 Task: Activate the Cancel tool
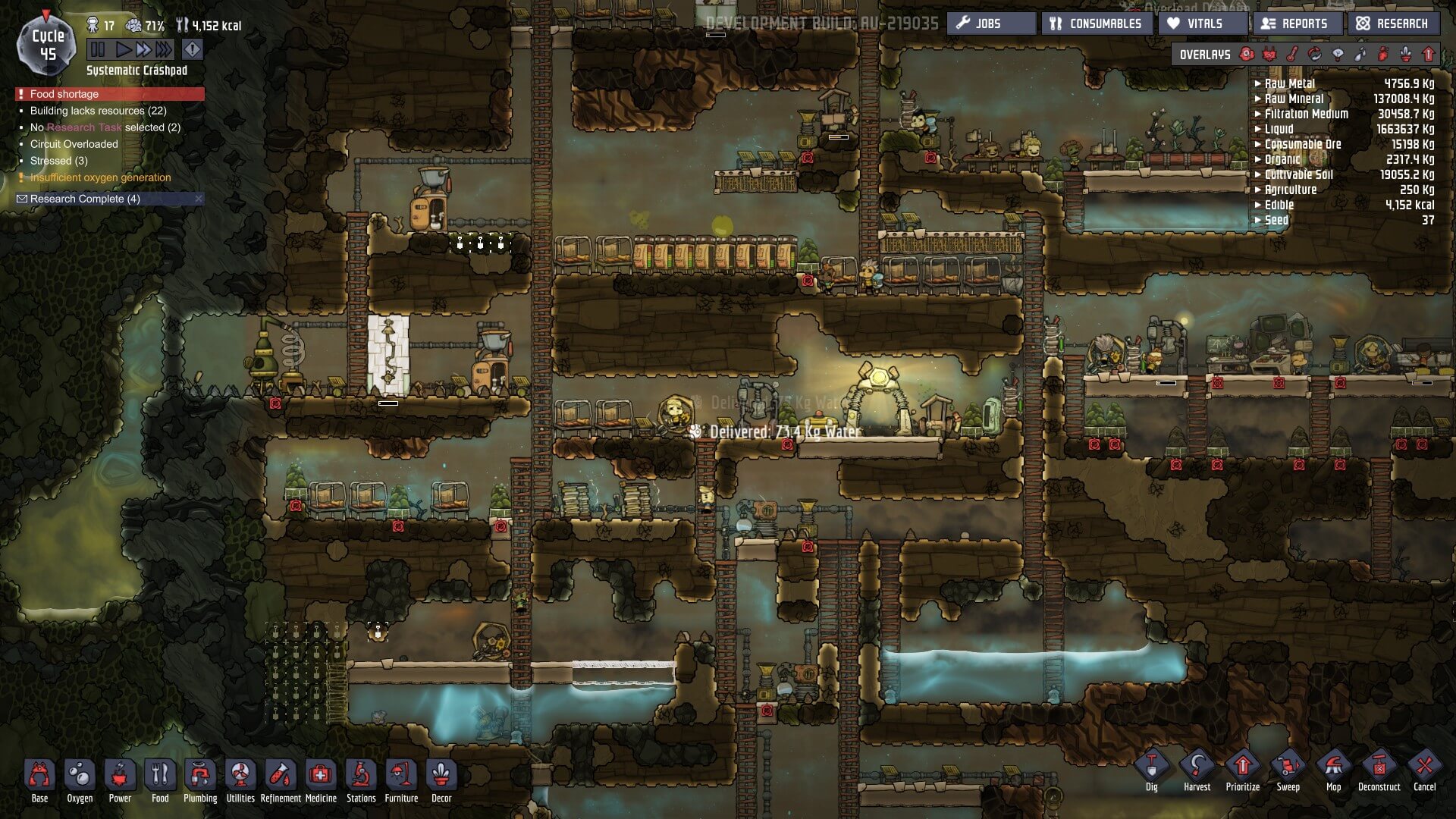tap(1424, 770)
